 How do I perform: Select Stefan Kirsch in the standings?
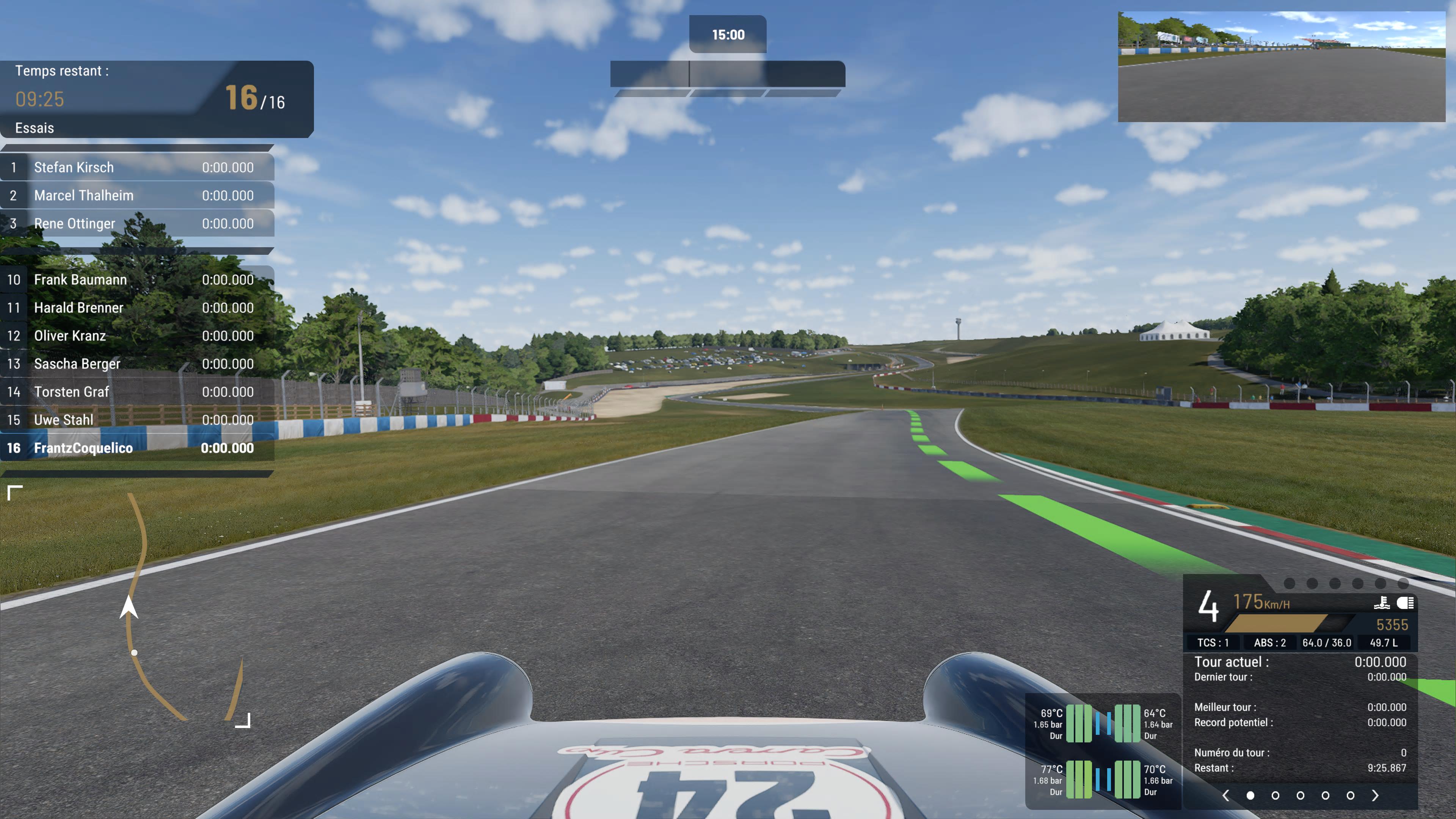[137, 167]
